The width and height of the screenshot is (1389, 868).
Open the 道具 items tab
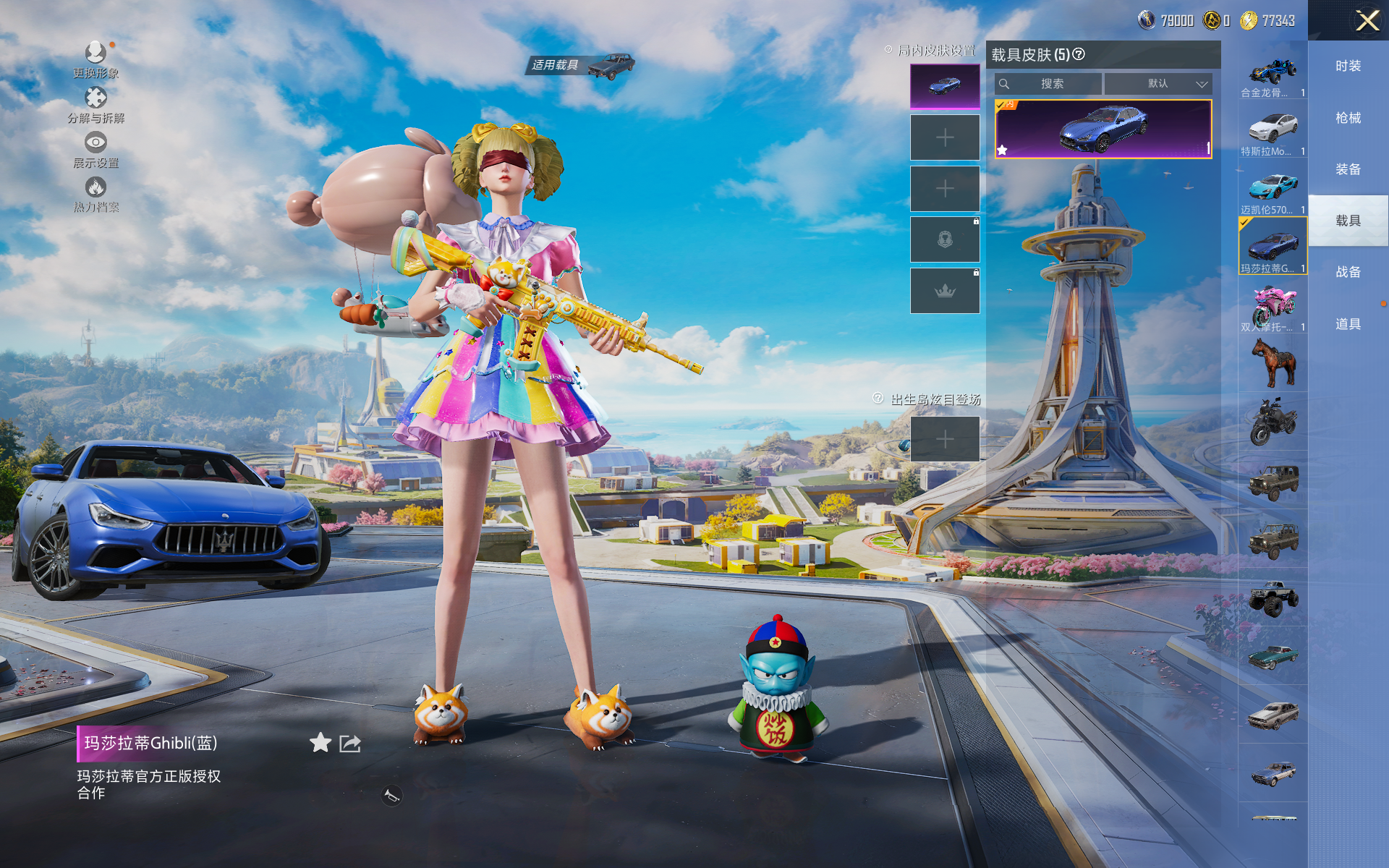pyautogui.click(x=1348, y=324)
